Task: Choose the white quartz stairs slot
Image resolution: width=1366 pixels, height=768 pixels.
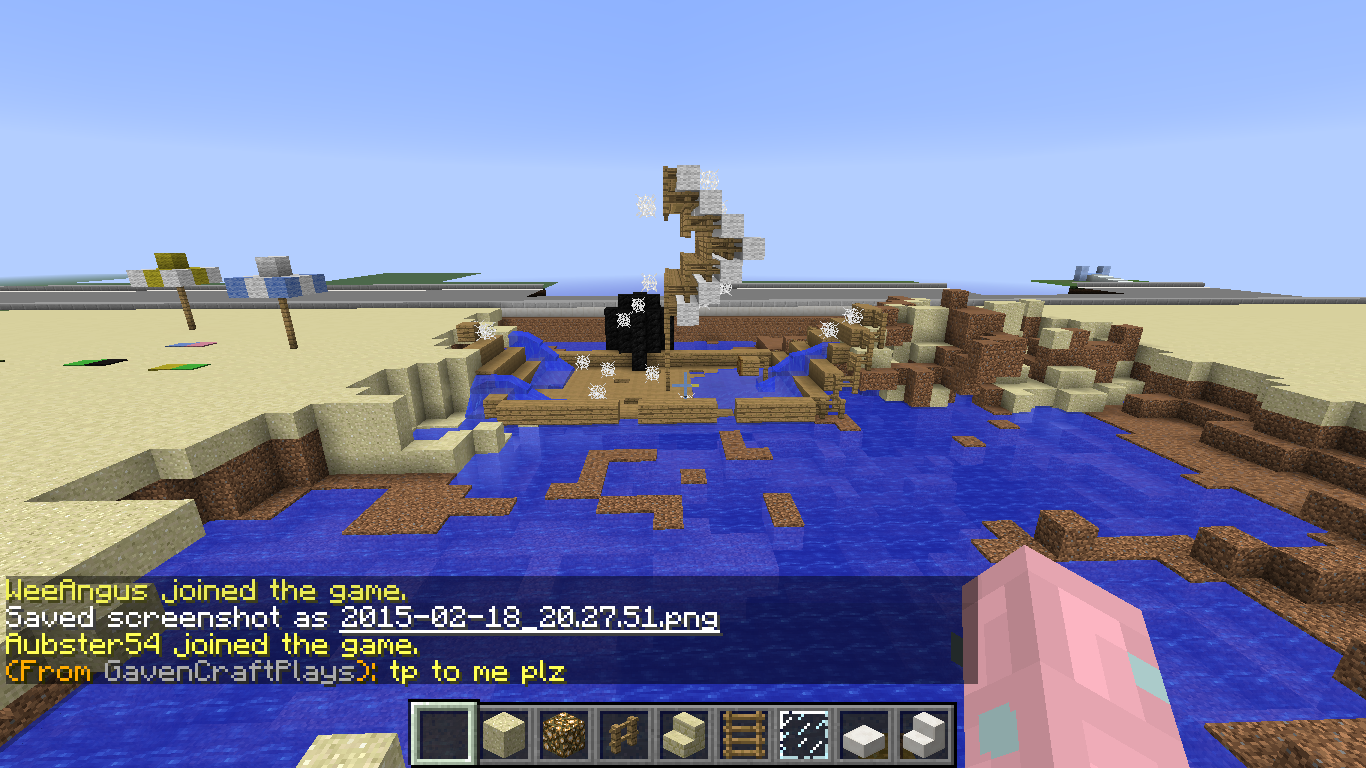Action: pos(922,735)
